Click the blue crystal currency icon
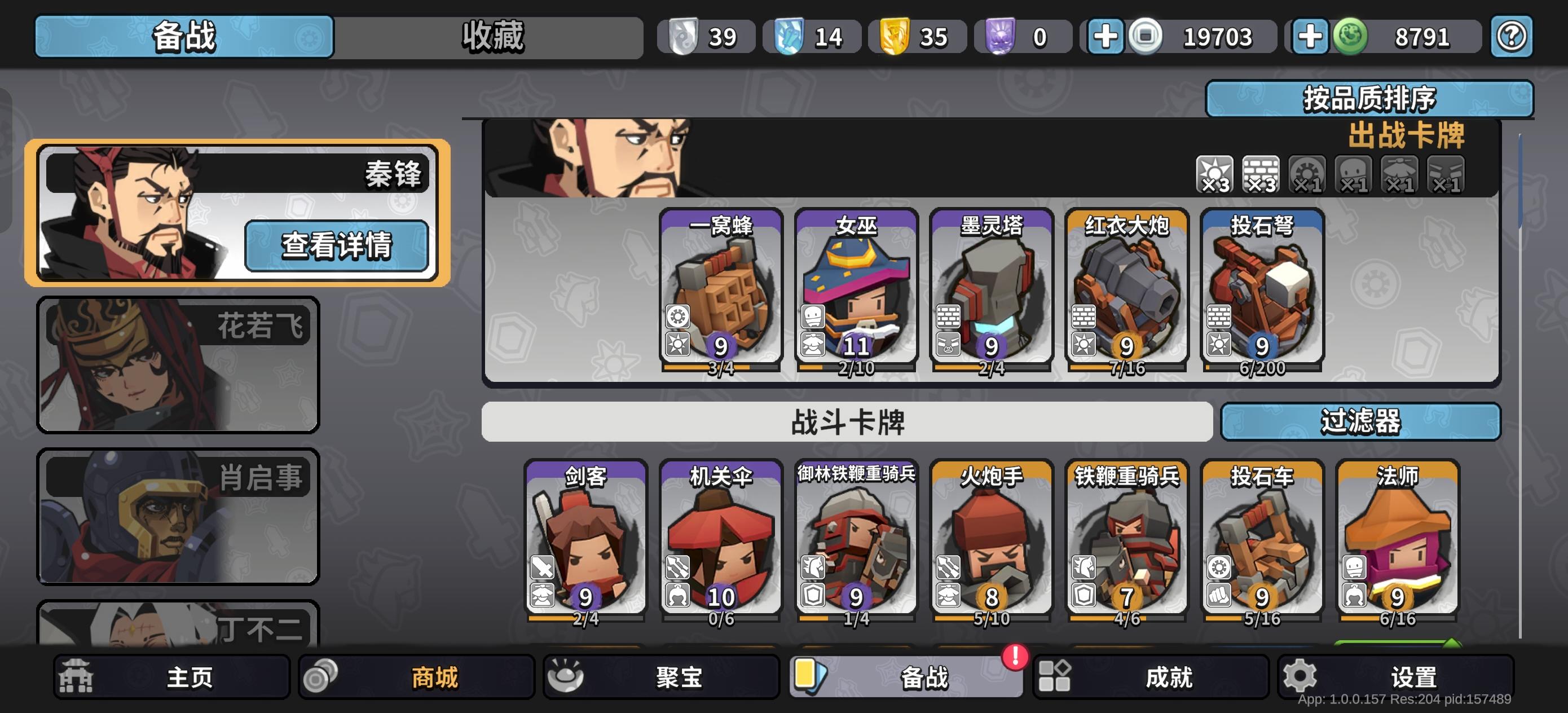 [791, 36]
